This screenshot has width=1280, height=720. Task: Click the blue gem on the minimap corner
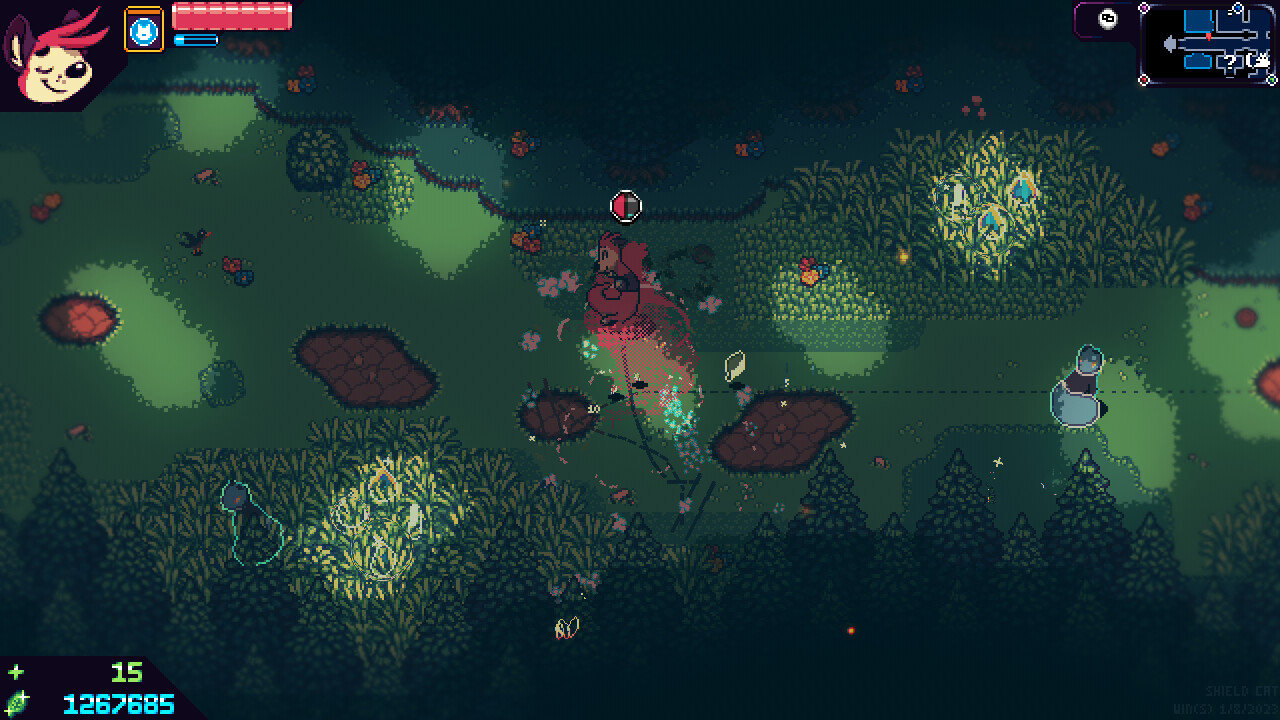point(1238,8)
